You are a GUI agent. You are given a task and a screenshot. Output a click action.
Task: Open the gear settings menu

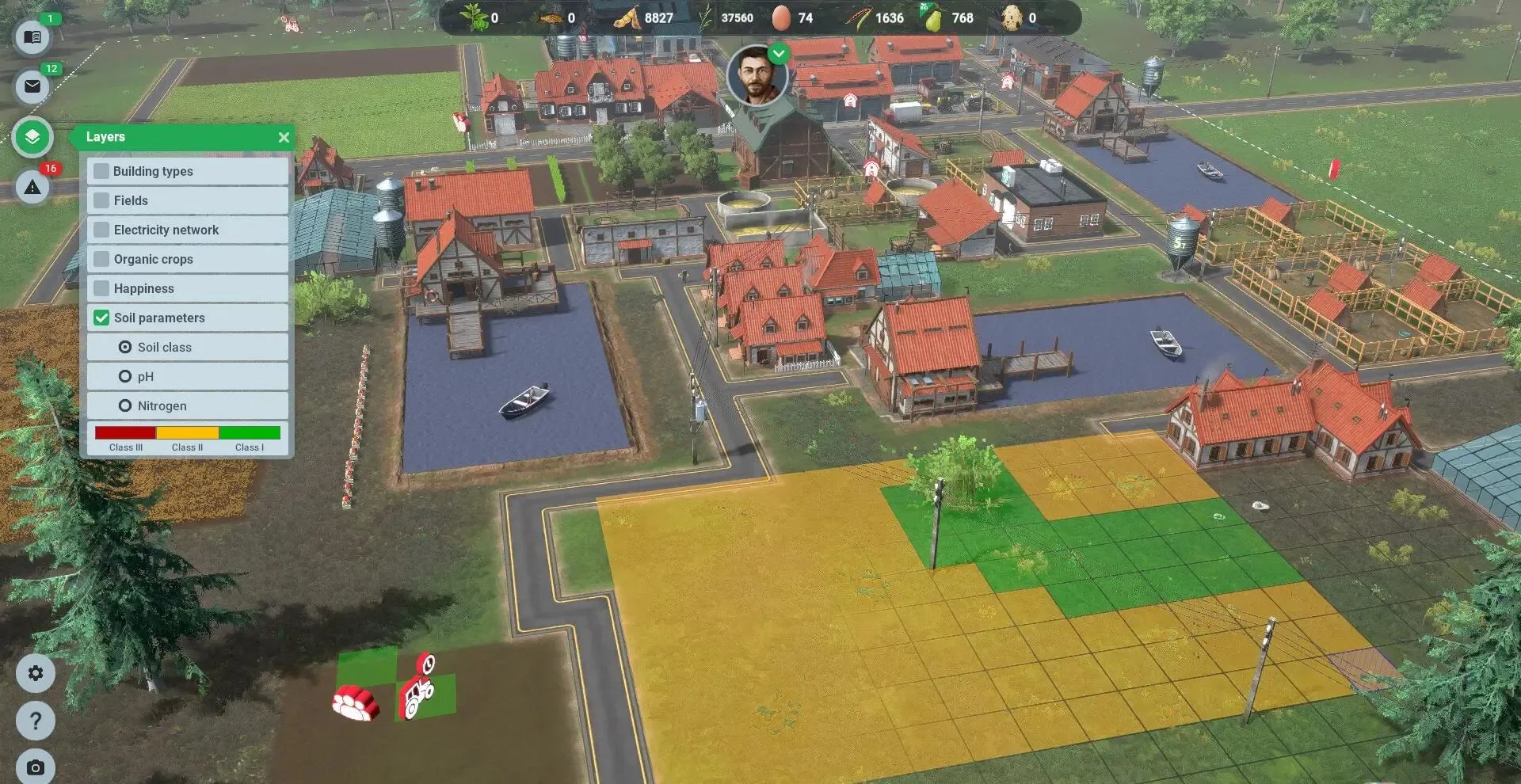coord(36,673)
